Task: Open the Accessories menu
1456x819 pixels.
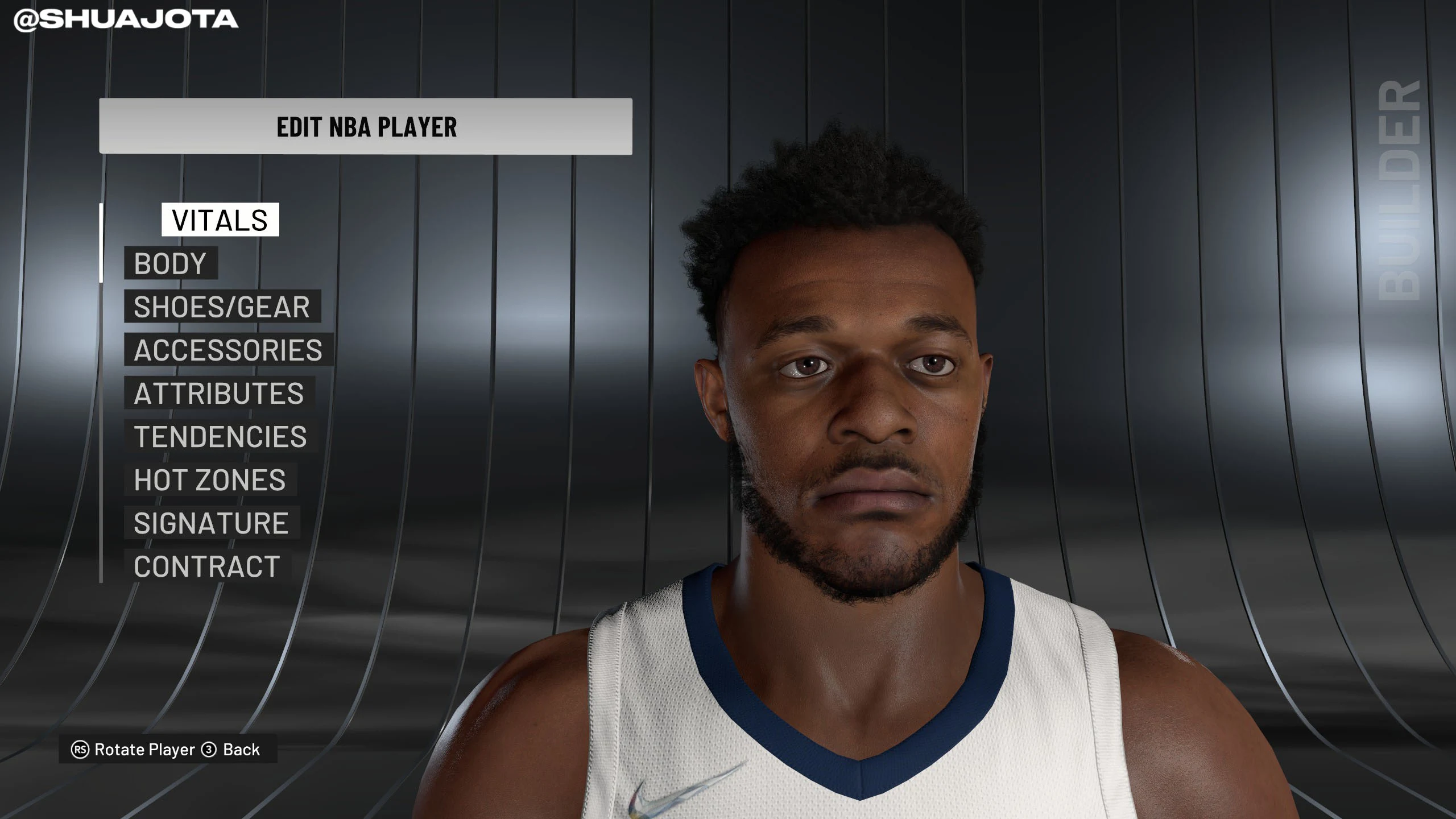Action: pos(228,350)
